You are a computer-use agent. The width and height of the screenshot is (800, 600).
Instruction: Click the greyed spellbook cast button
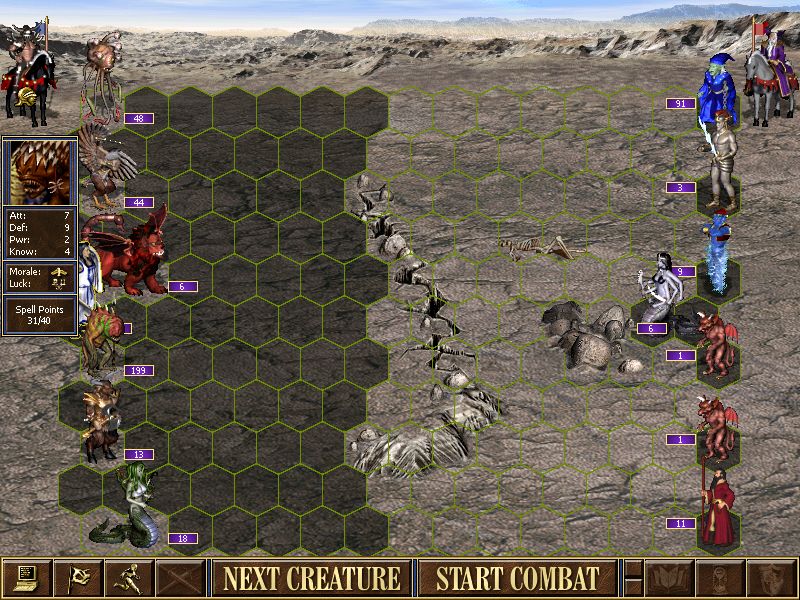(669, 577)
